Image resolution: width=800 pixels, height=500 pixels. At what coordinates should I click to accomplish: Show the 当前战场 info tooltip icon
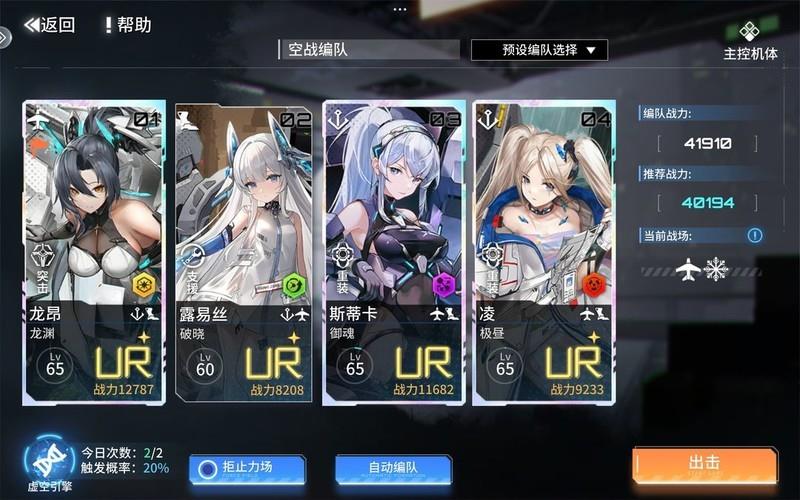coord(755,236)
